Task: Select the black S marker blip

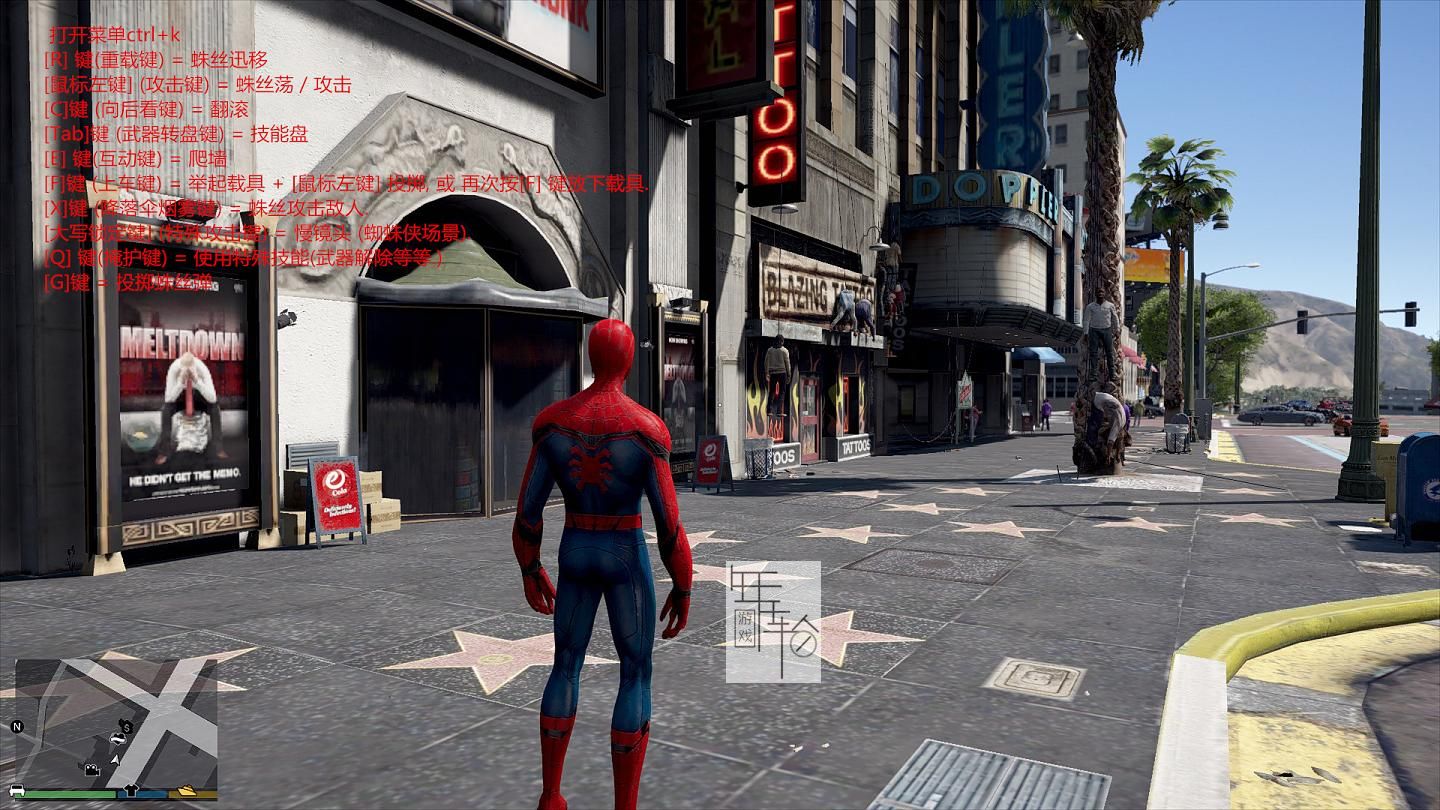Action: [126, 726]
